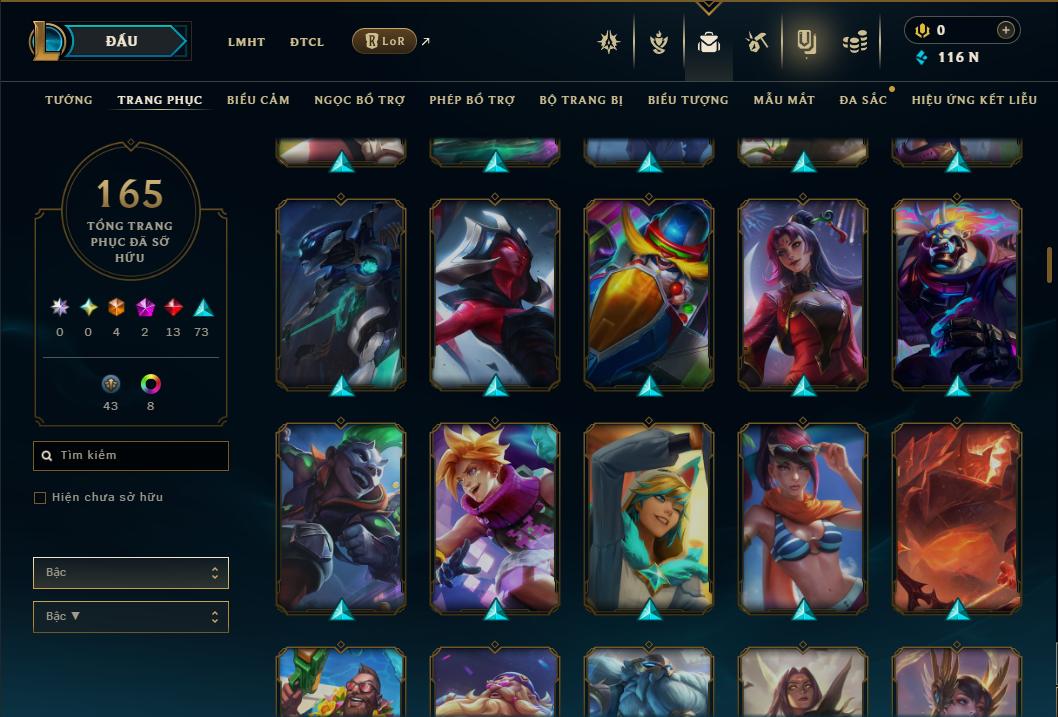
Task: Open the NGỌC BỔ TRỢ tab
Action: (x=359, y=100)
